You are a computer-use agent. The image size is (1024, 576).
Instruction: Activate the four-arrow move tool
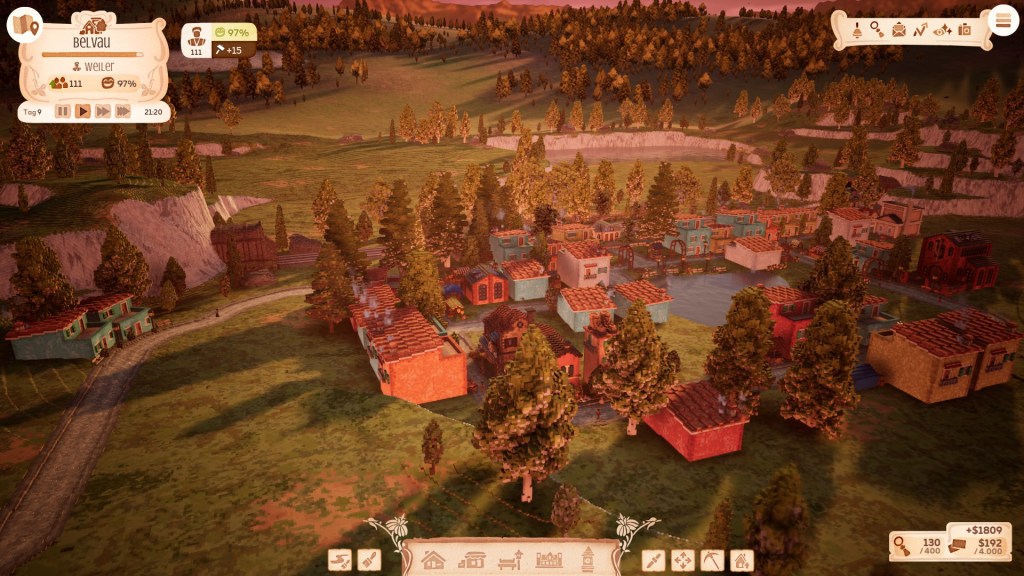point(682,560)
